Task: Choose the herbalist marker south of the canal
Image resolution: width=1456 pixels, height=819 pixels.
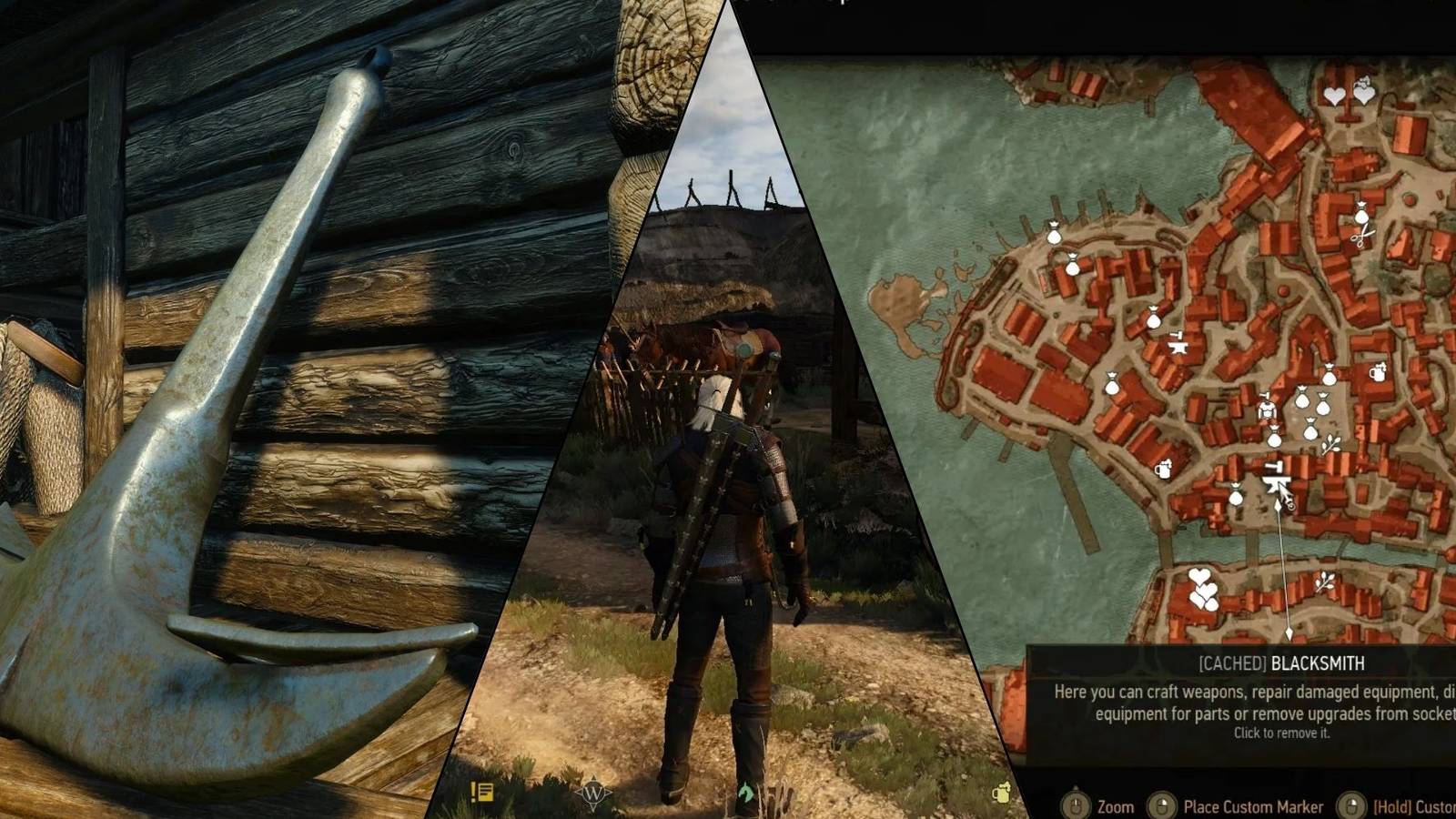Action: (x=1324, y=581)
